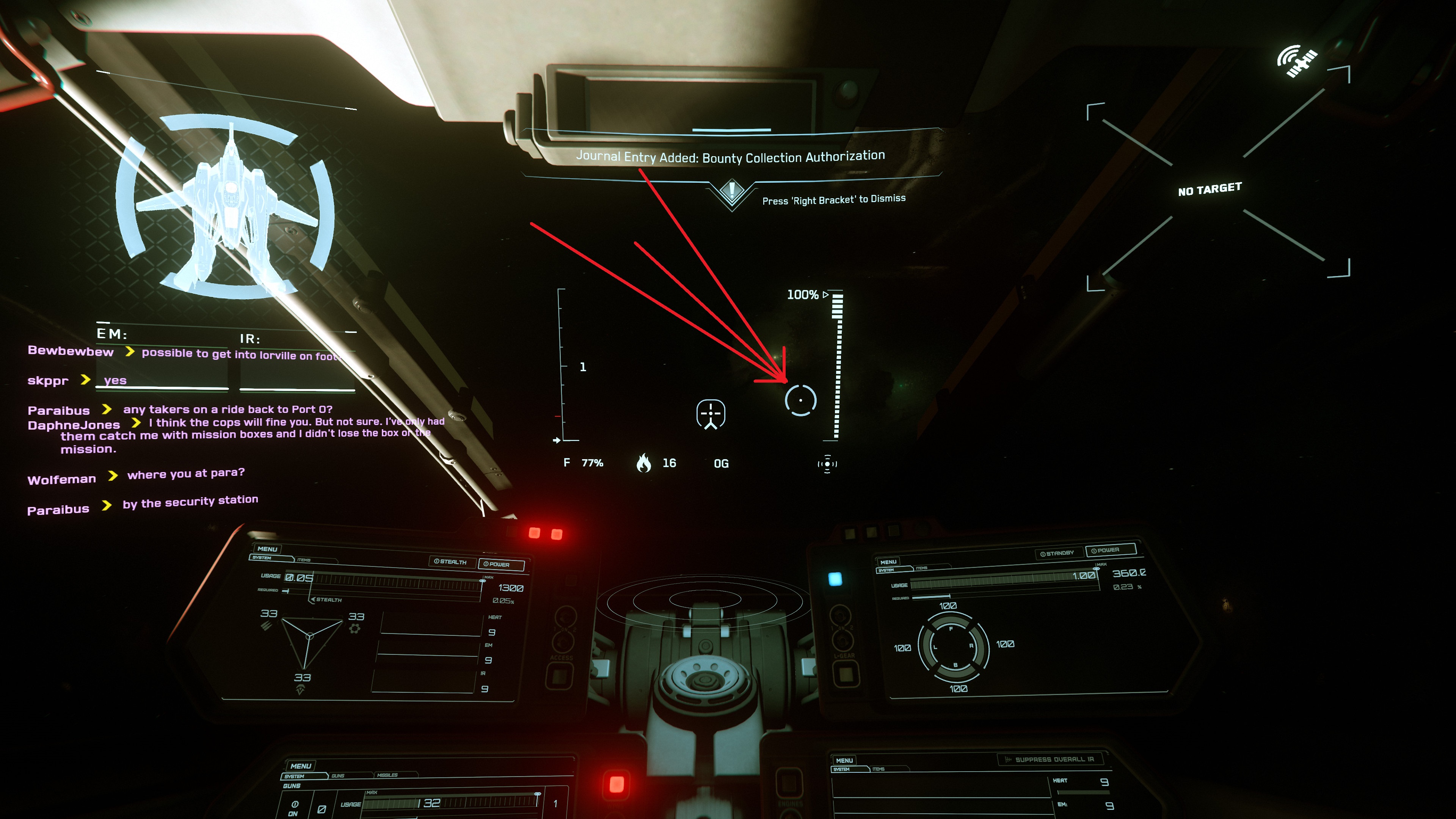
Task: Open ITEMS tab on the shield display
Action: pyautogui.click(x=922, y=568)
